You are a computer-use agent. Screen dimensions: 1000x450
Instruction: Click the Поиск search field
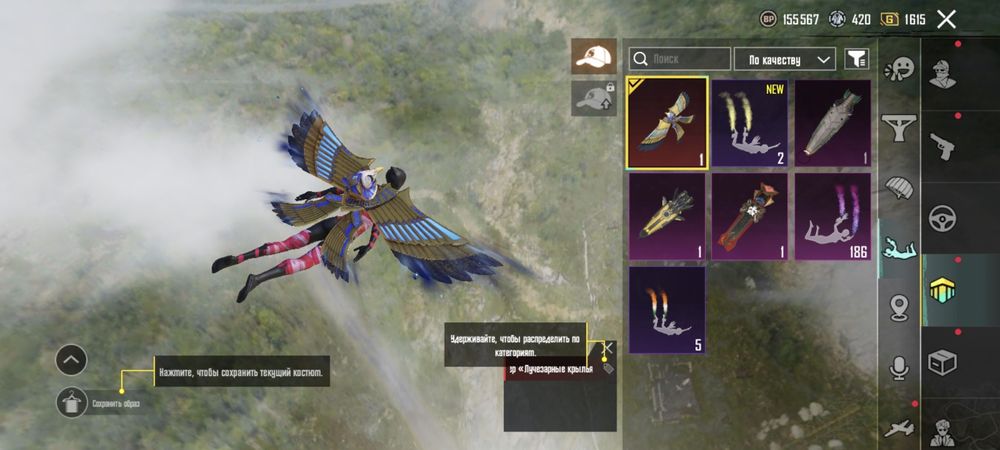680,59
